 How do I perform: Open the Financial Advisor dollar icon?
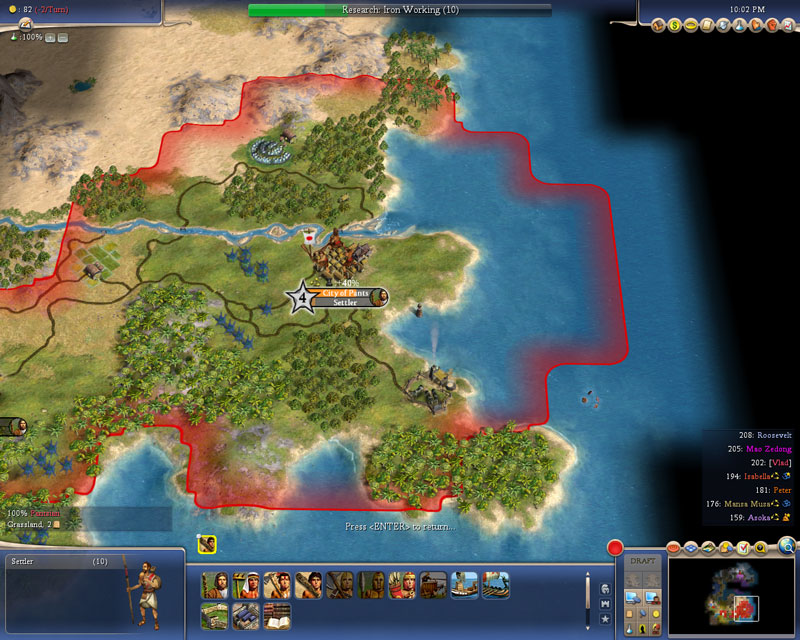tap(675, 25)
